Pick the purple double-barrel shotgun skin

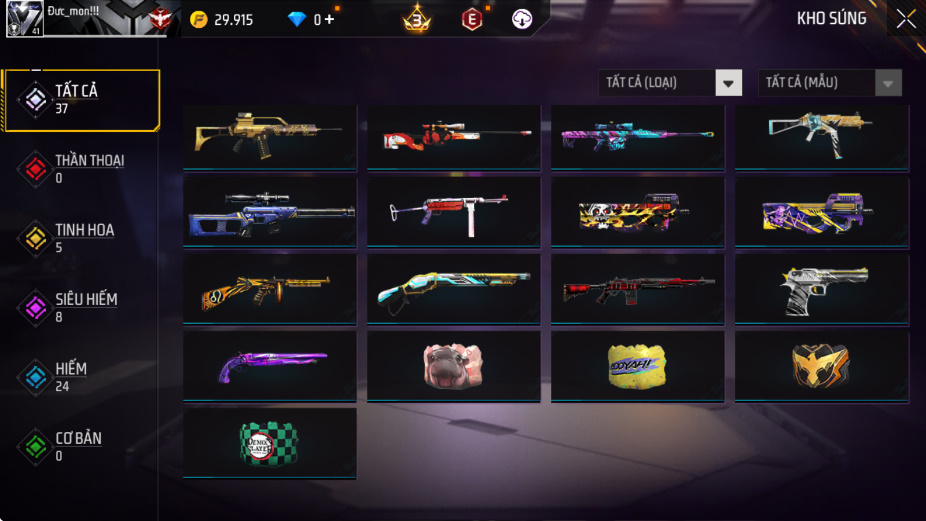coord(269,366)
